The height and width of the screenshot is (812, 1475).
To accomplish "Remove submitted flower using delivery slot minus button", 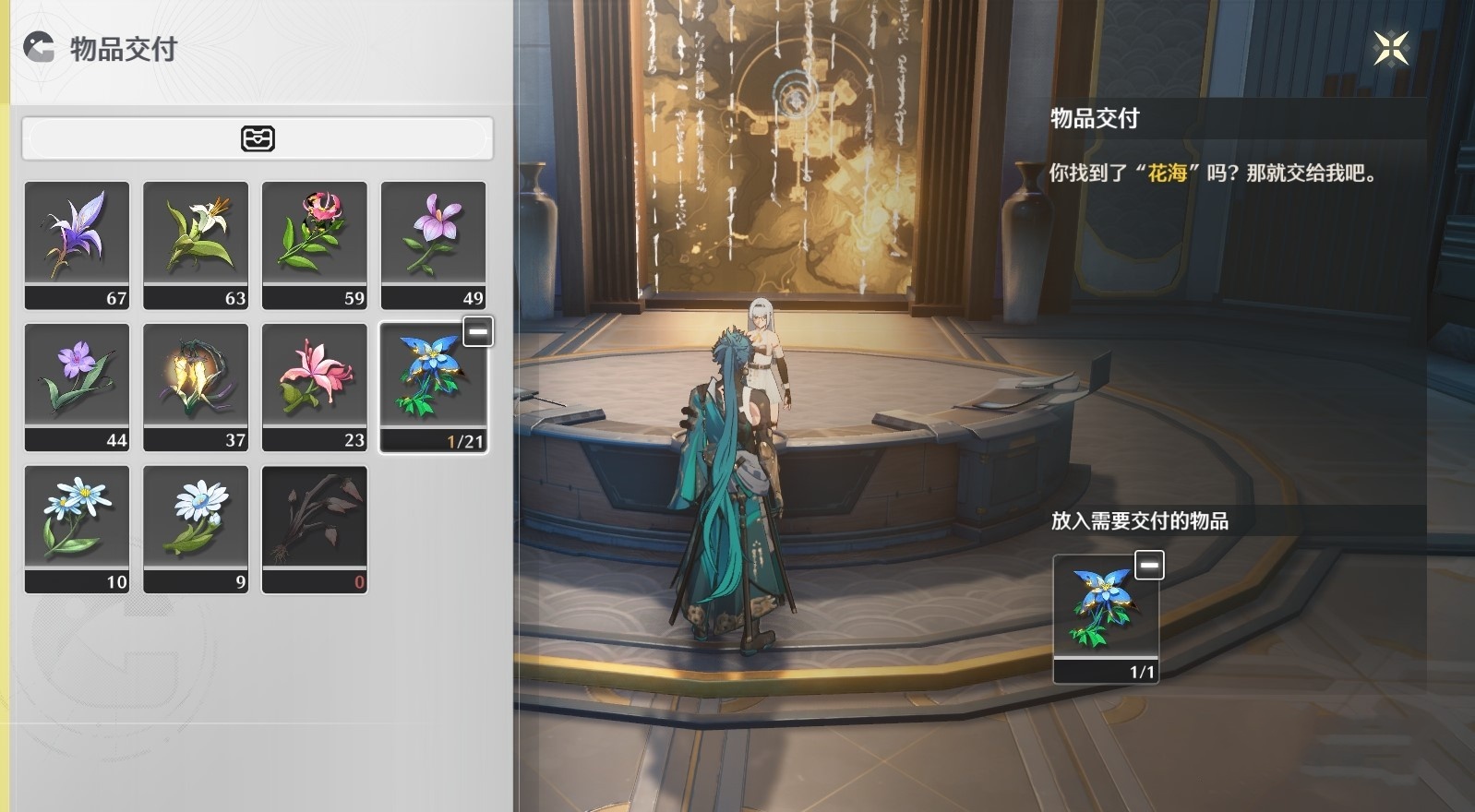I will (1149, 565).
